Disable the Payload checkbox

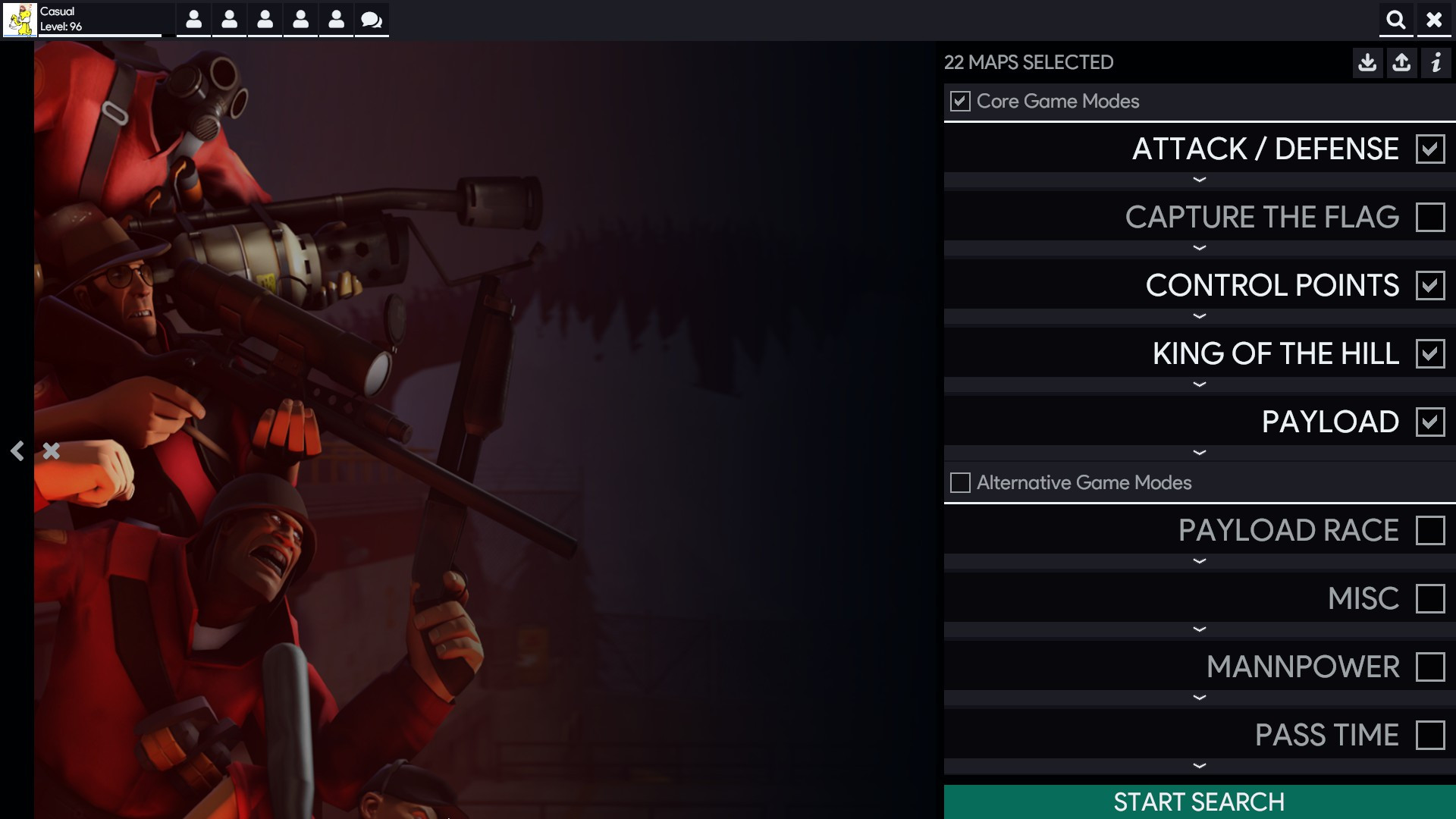(x=1431, y=422)
